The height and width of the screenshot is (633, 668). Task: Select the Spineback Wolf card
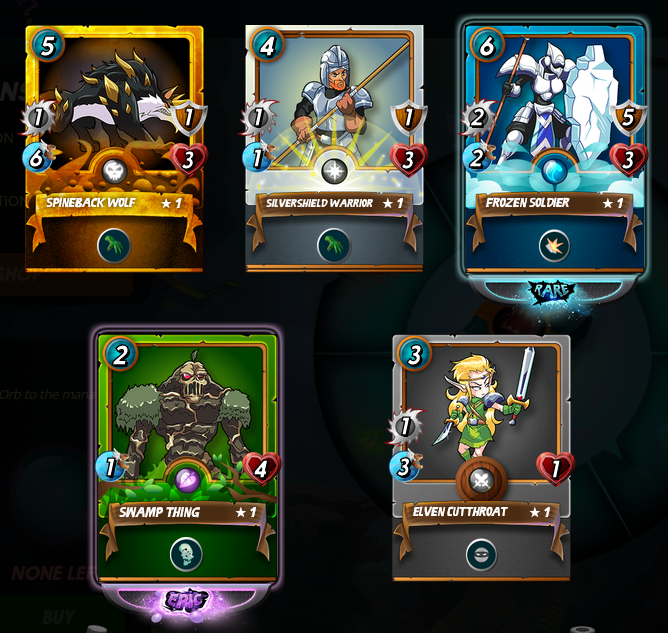[114, 150]
